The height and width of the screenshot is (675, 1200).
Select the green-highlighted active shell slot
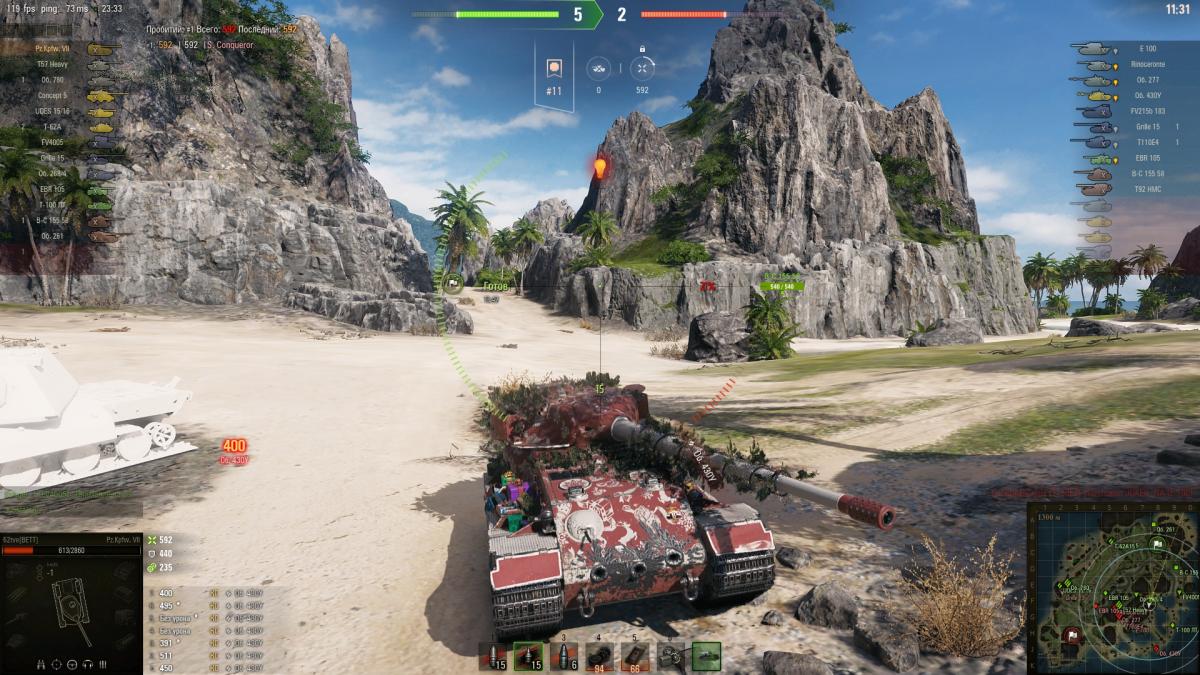tap(528, 656)
